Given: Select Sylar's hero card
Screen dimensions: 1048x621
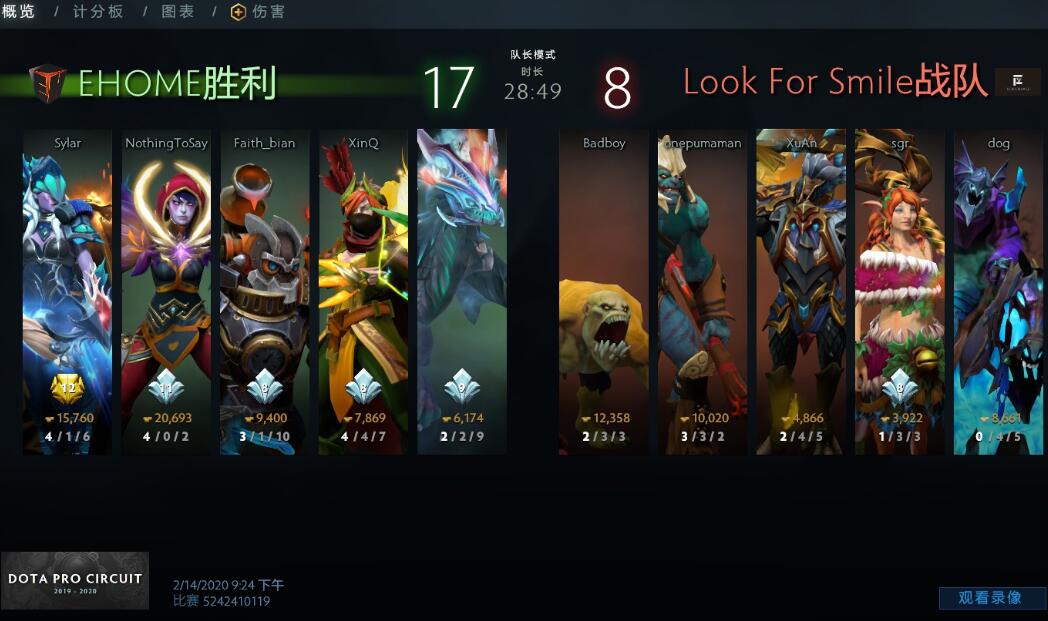Looking at the screenshot, I should click(67, 291).
